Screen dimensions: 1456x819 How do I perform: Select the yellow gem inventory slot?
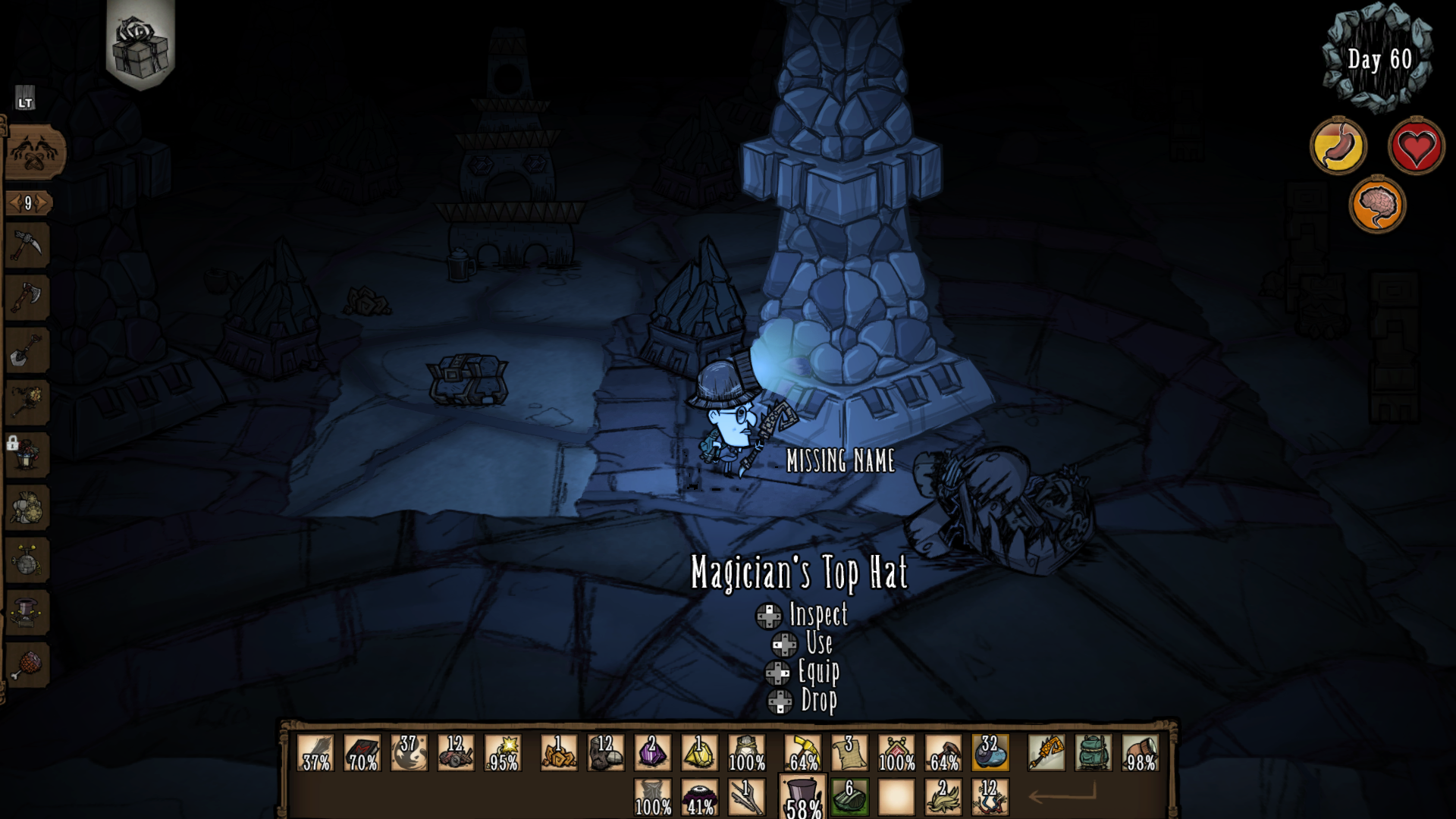(699, 752)
